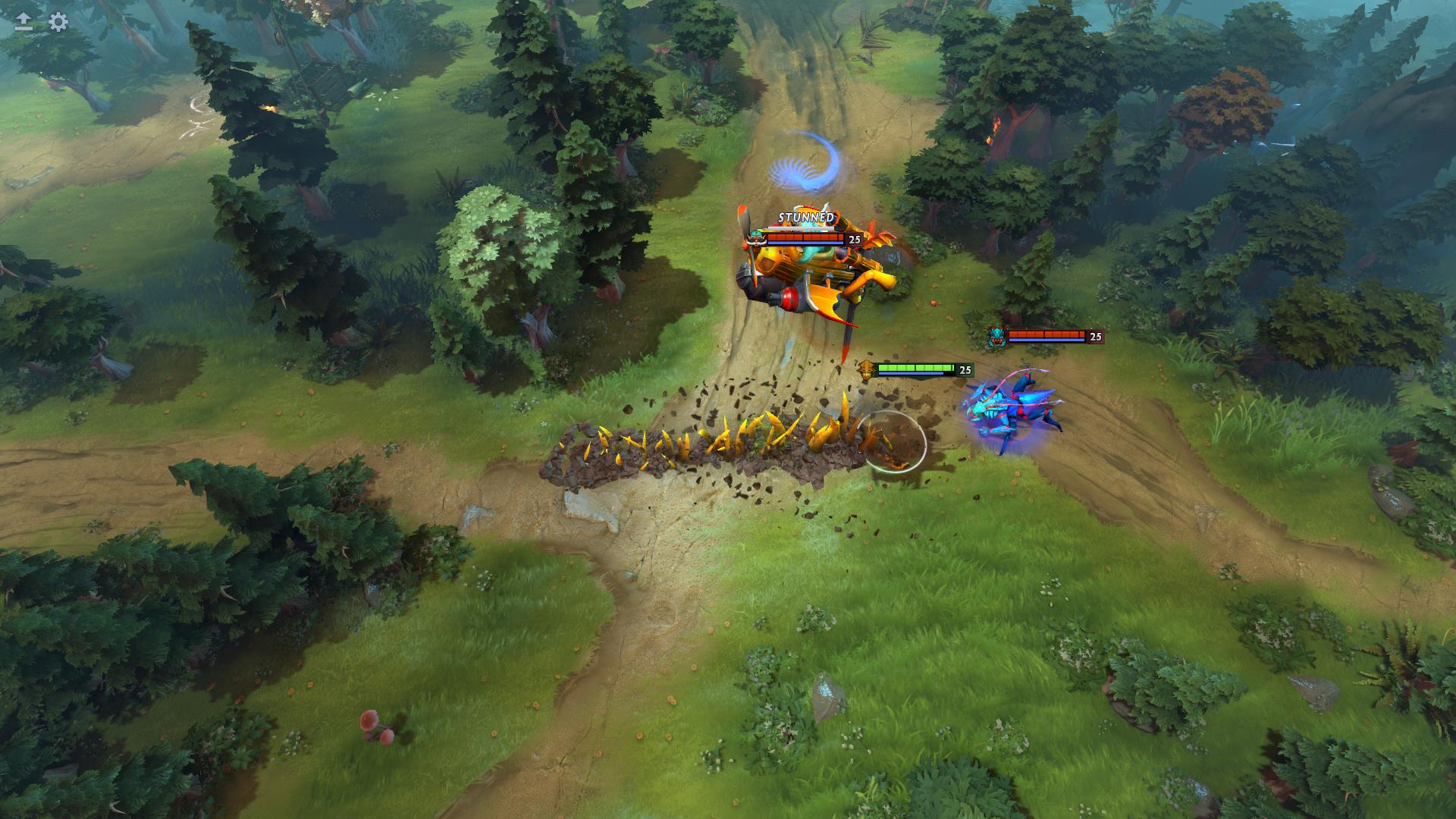Select the Gyrocopter hero portrait icon
The image size is (1456, 819).
pos(756,238)
